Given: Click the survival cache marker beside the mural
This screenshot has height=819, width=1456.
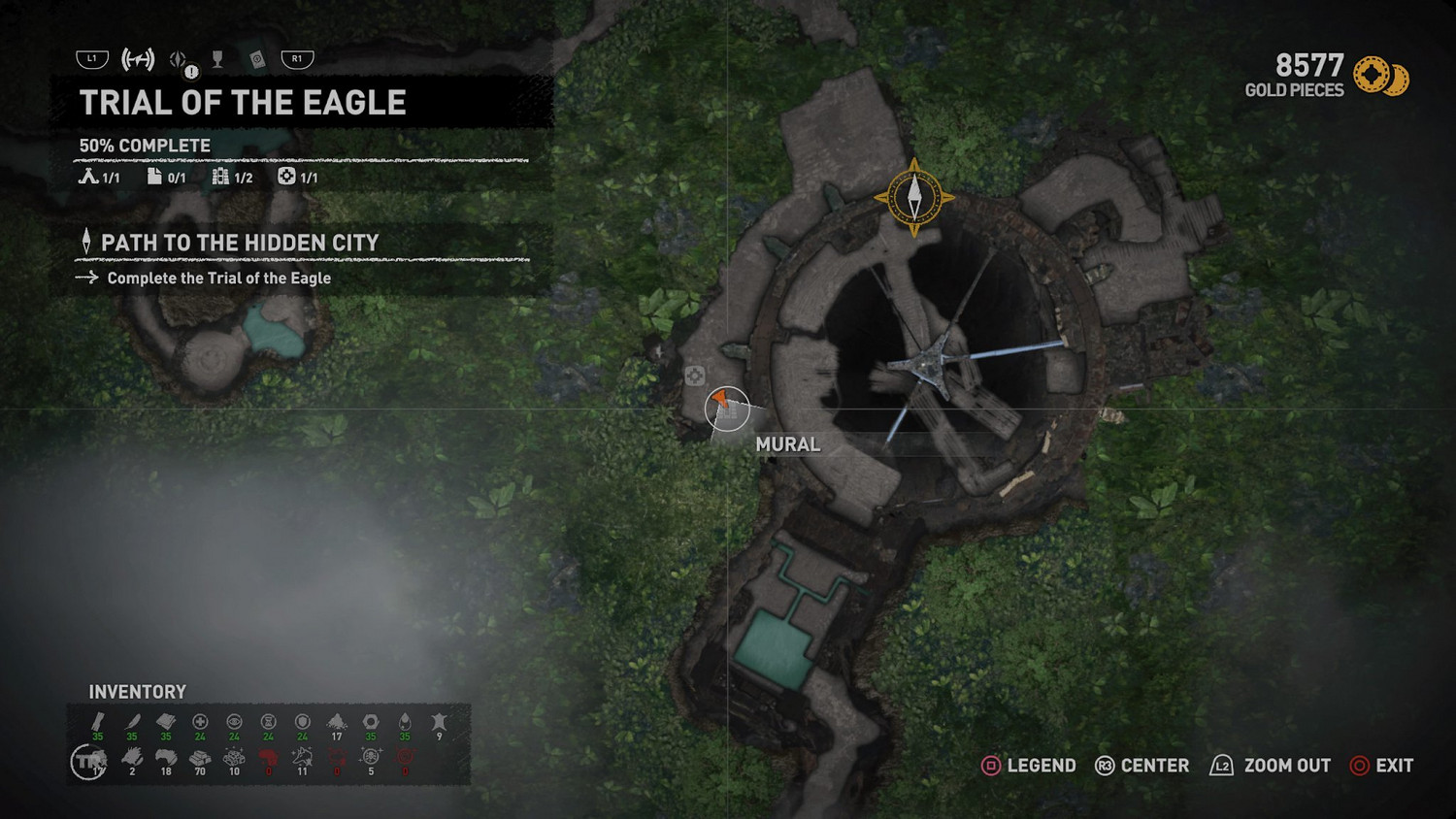Looking at the screenshot, I should (694, 376).
